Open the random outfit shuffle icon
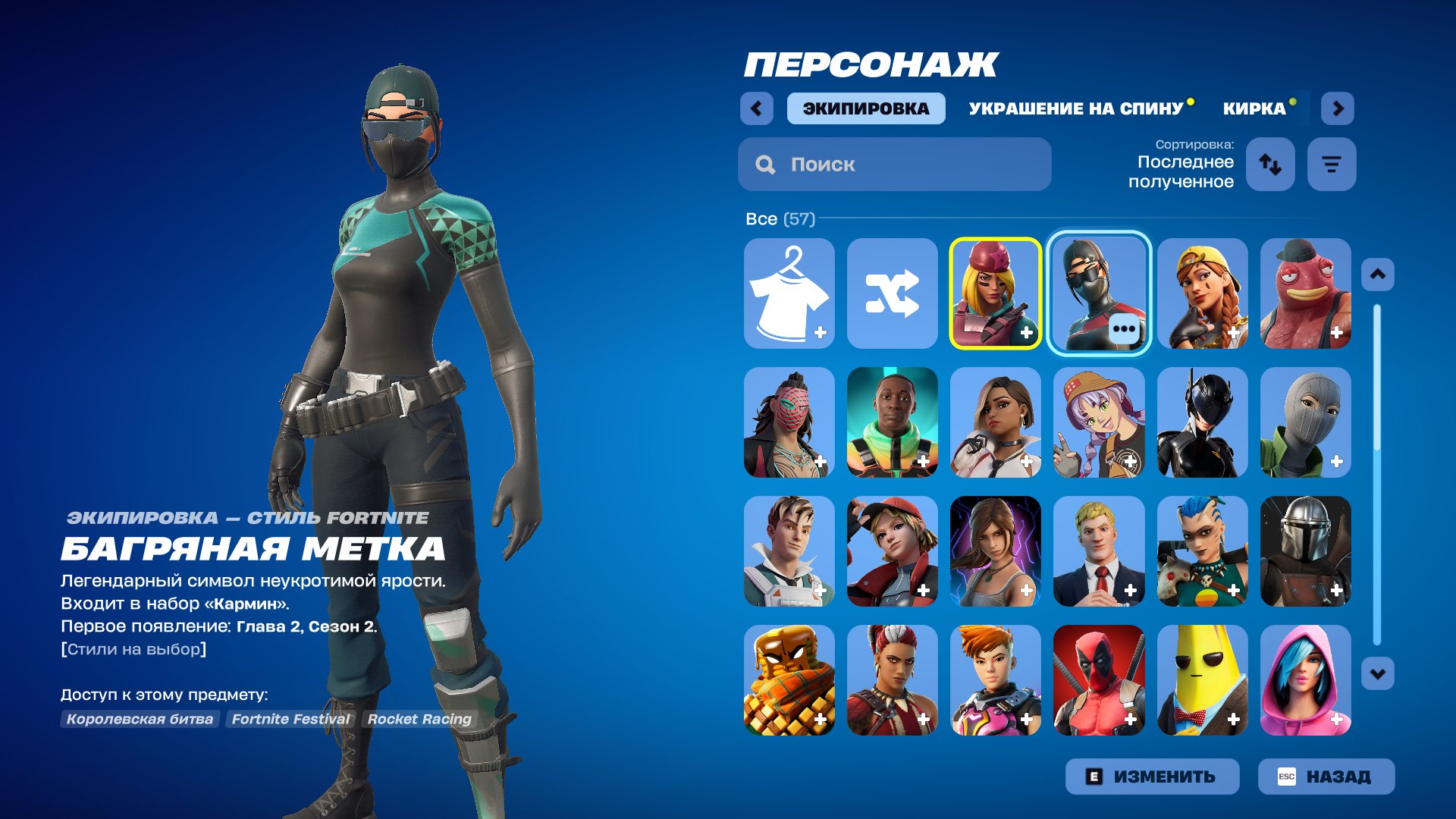1456x819 pixels. [x=893, y=293]
